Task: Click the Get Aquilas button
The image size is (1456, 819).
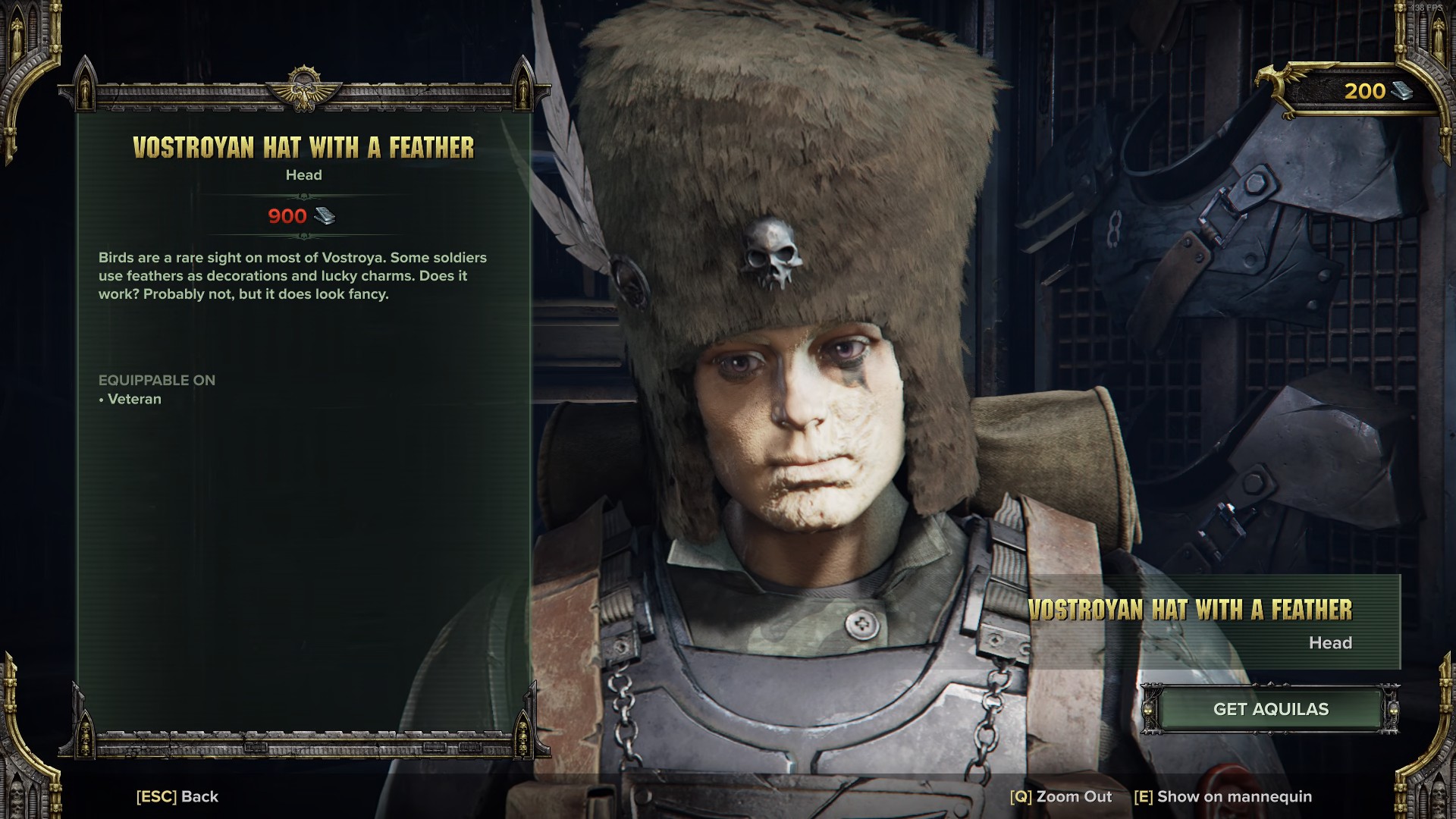Action: (x=1270, y=709)
